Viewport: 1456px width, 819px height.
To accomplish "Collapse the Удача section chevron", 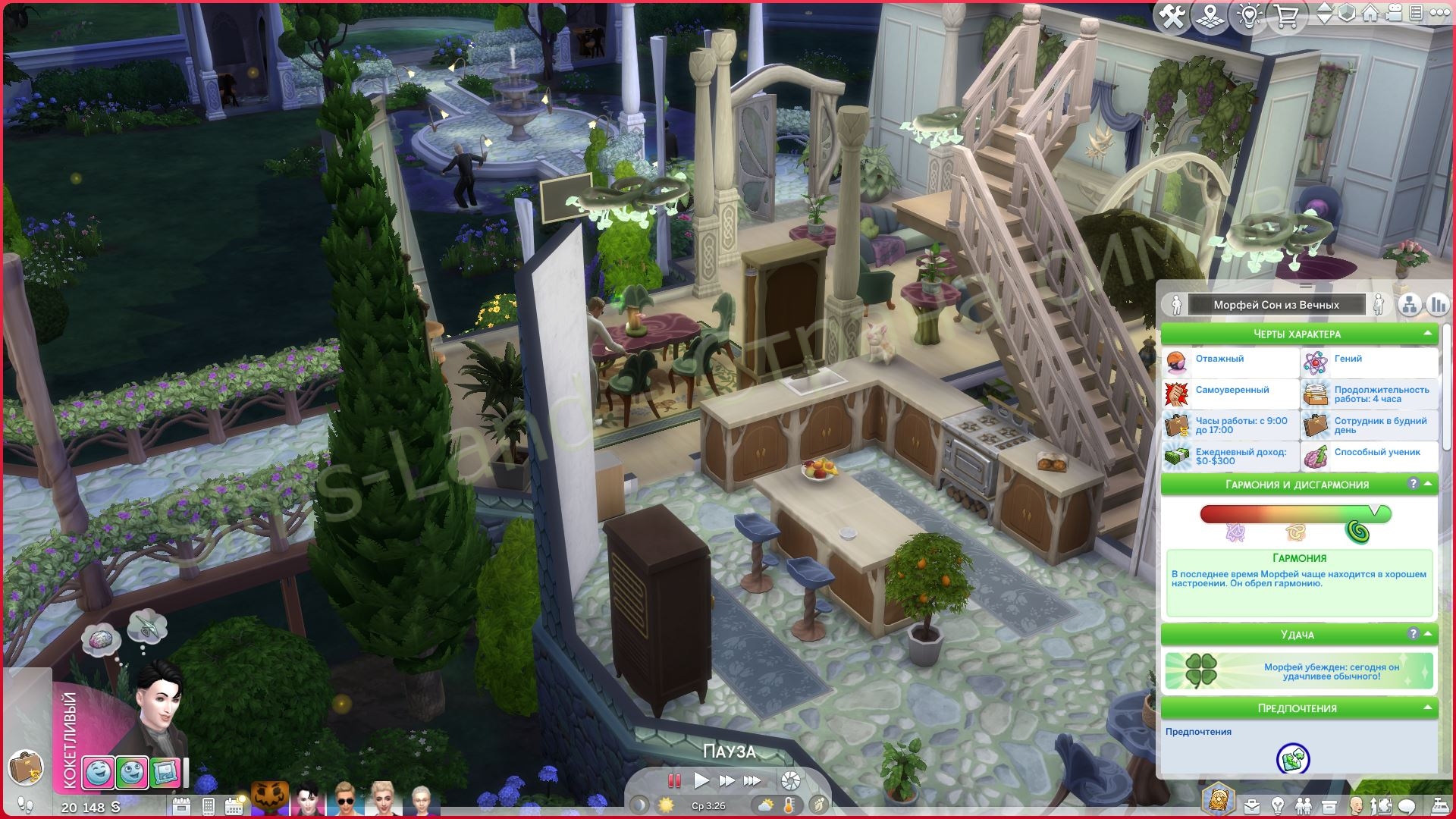I will pyautogui.click(x=1428, y=632).
